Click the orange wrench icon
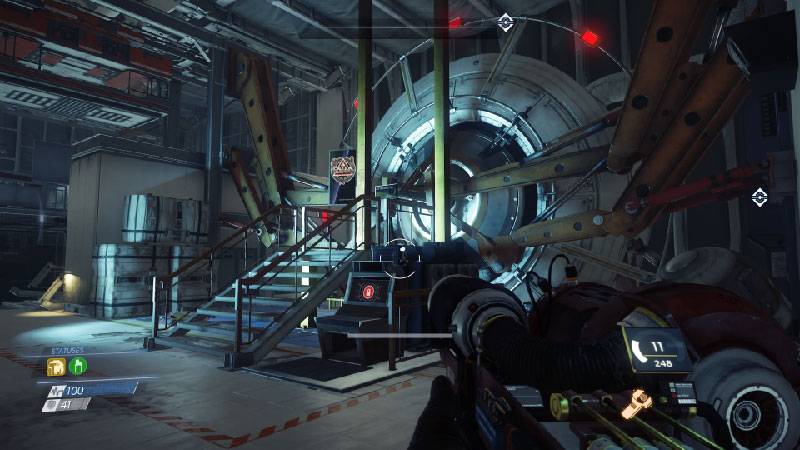The width and height of the screenshot is (800, 450). [633, 404]
